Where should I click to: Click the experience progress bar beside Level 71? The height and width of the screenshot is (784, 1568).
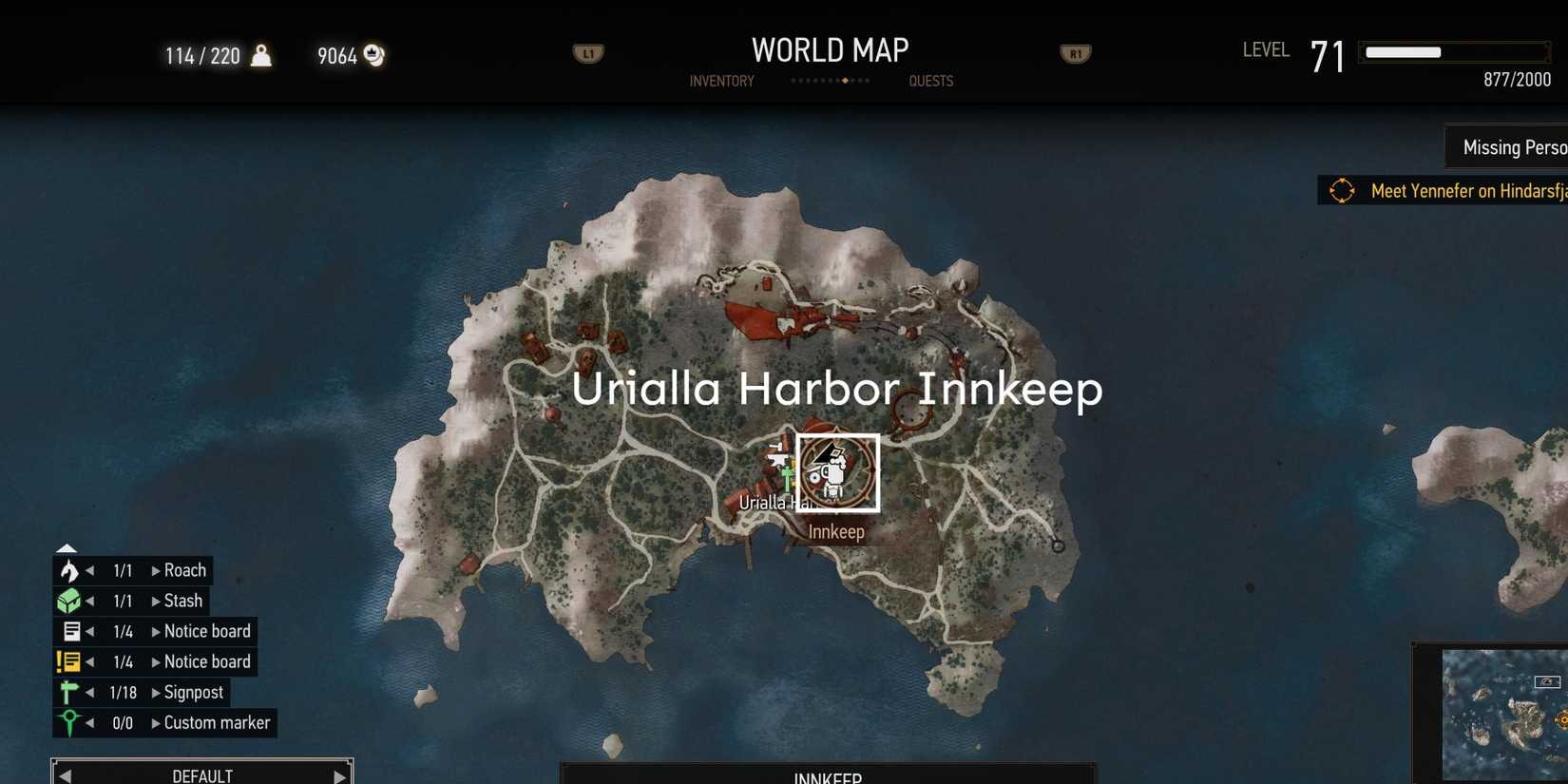coord(1454,51)
